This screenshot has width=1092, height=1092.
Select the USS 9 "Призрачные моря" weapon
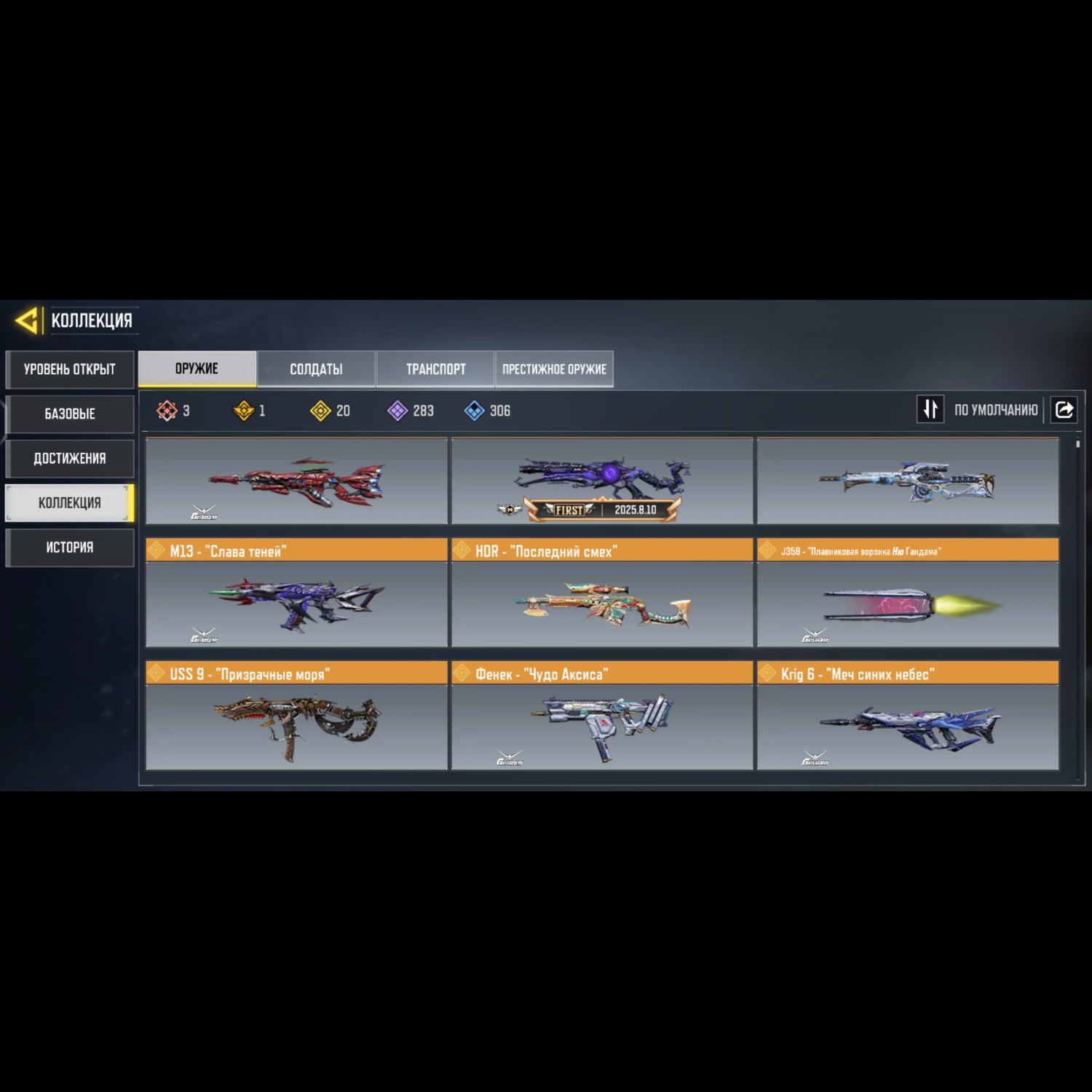click(x=296, y=726)
